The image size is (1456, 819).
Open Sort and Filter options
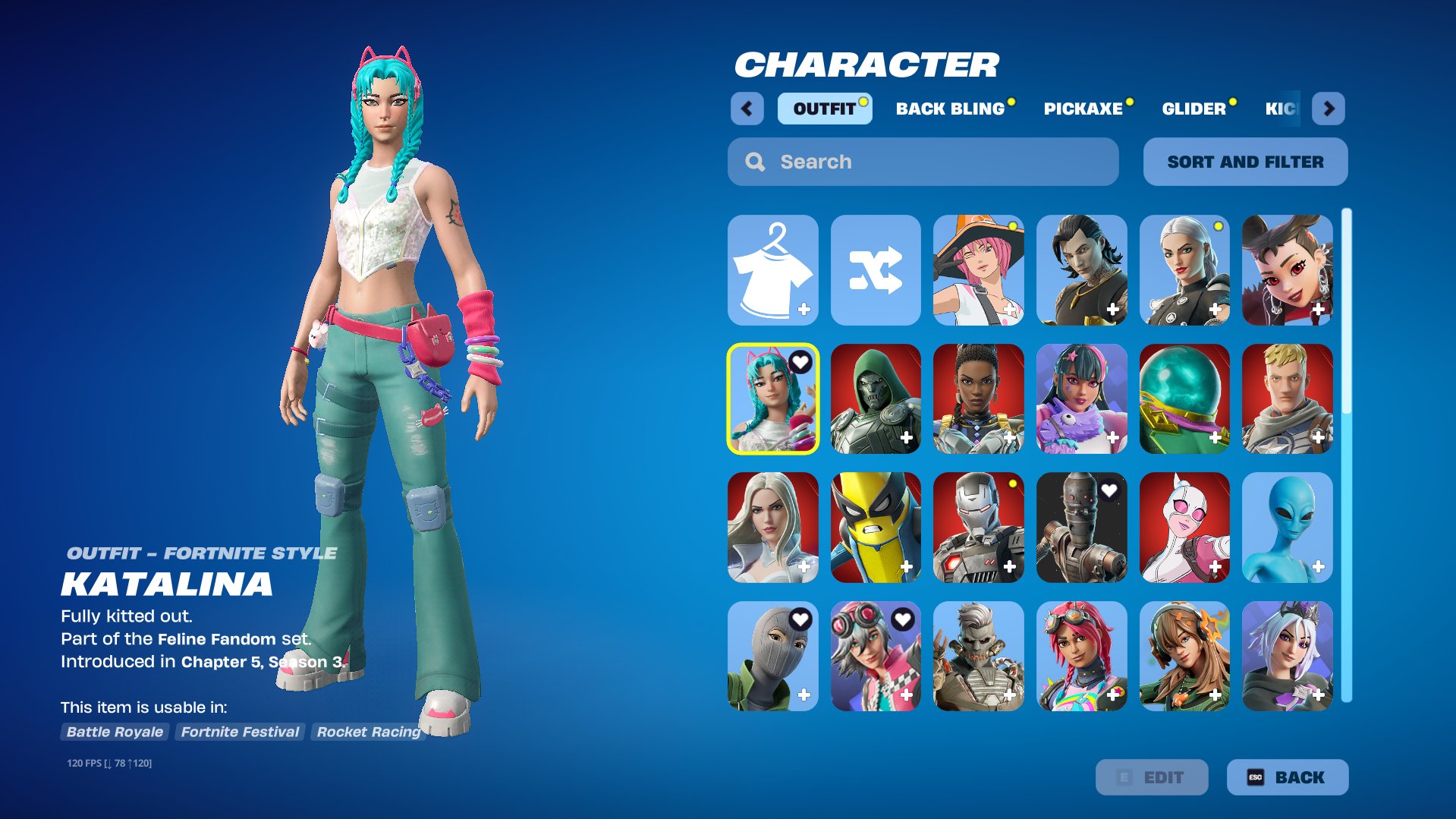point(1245,162)
